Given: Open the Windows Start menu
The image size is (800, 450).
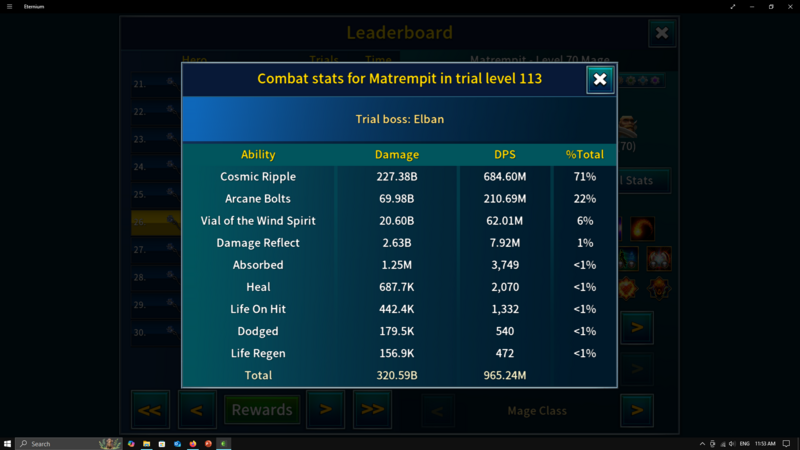Looking at the screenshot, I should [x=7, y=443].
